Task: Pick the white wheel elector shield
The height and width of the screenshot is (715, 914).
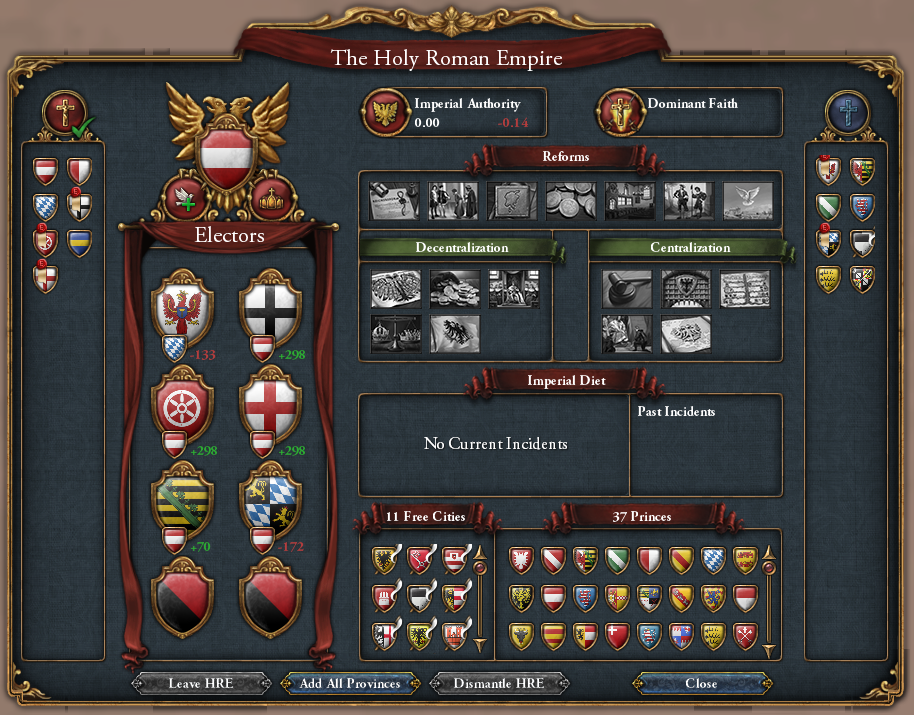Action: pos(182,402)
